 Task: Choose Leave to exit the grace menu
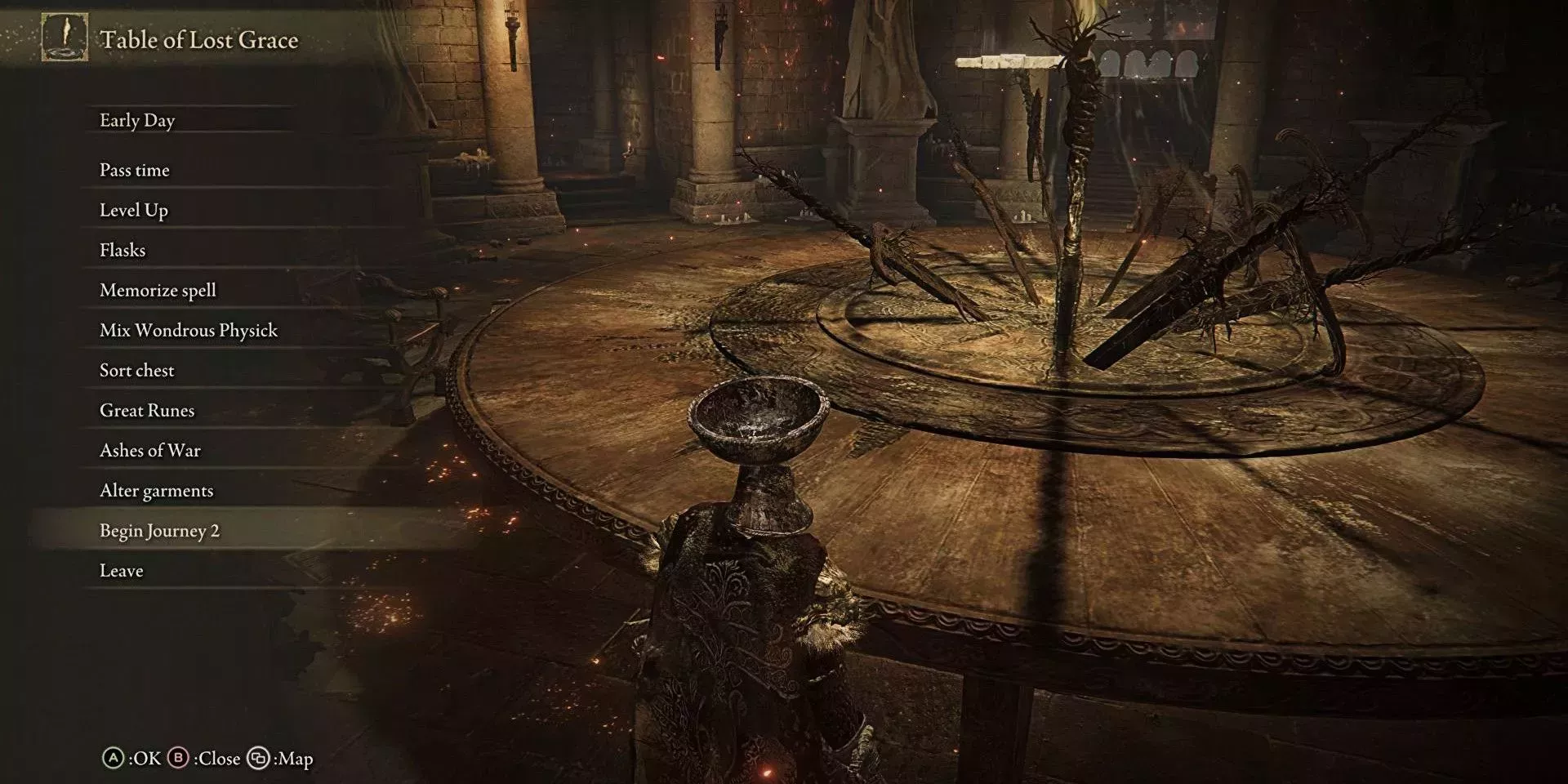click(122, 570)
